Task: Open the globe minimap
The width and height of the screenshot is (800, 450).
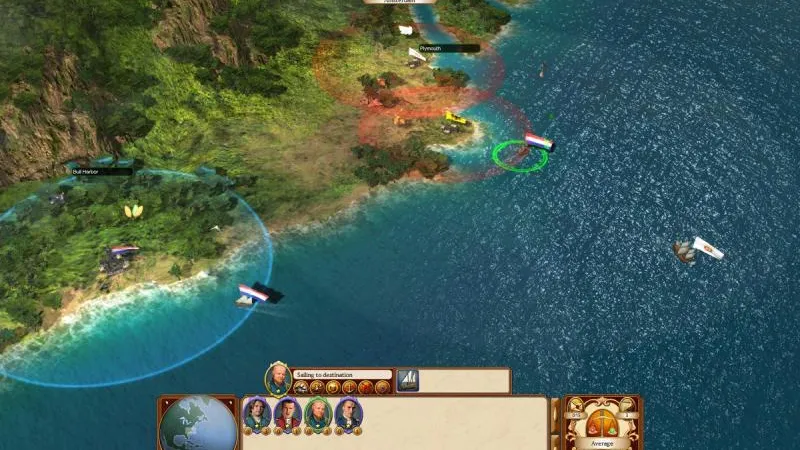Action: pos(198,423)
